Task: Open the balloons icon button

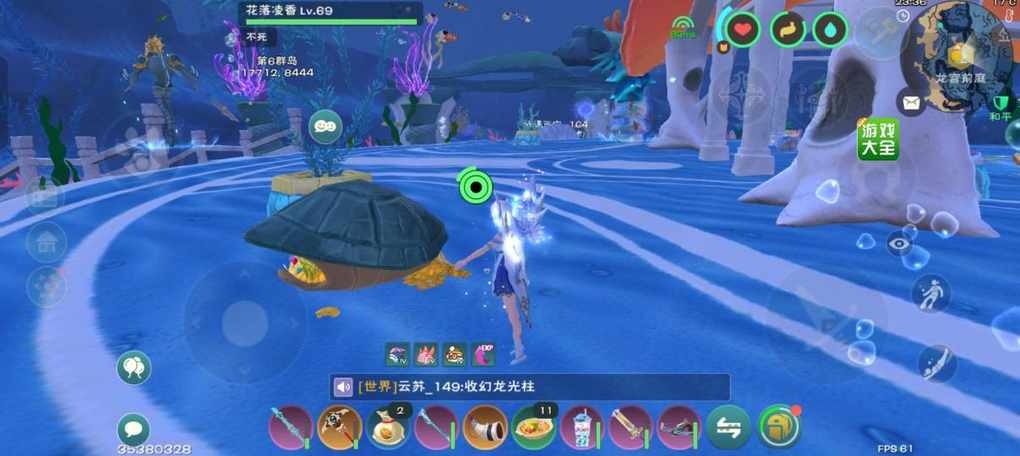Action: (133, 368)
